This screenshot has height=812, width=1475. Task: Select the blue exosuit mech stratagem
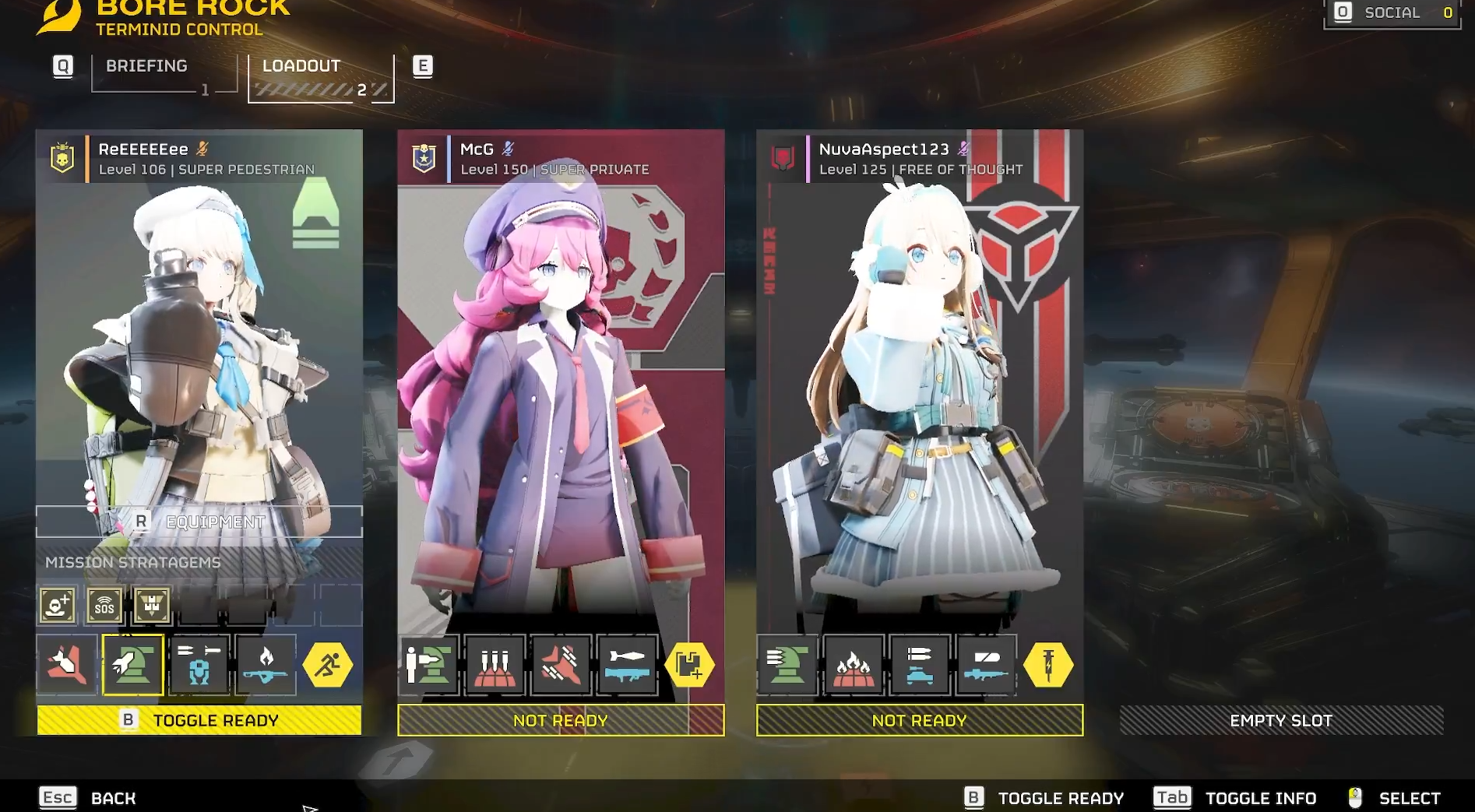(x=199, y=665)
